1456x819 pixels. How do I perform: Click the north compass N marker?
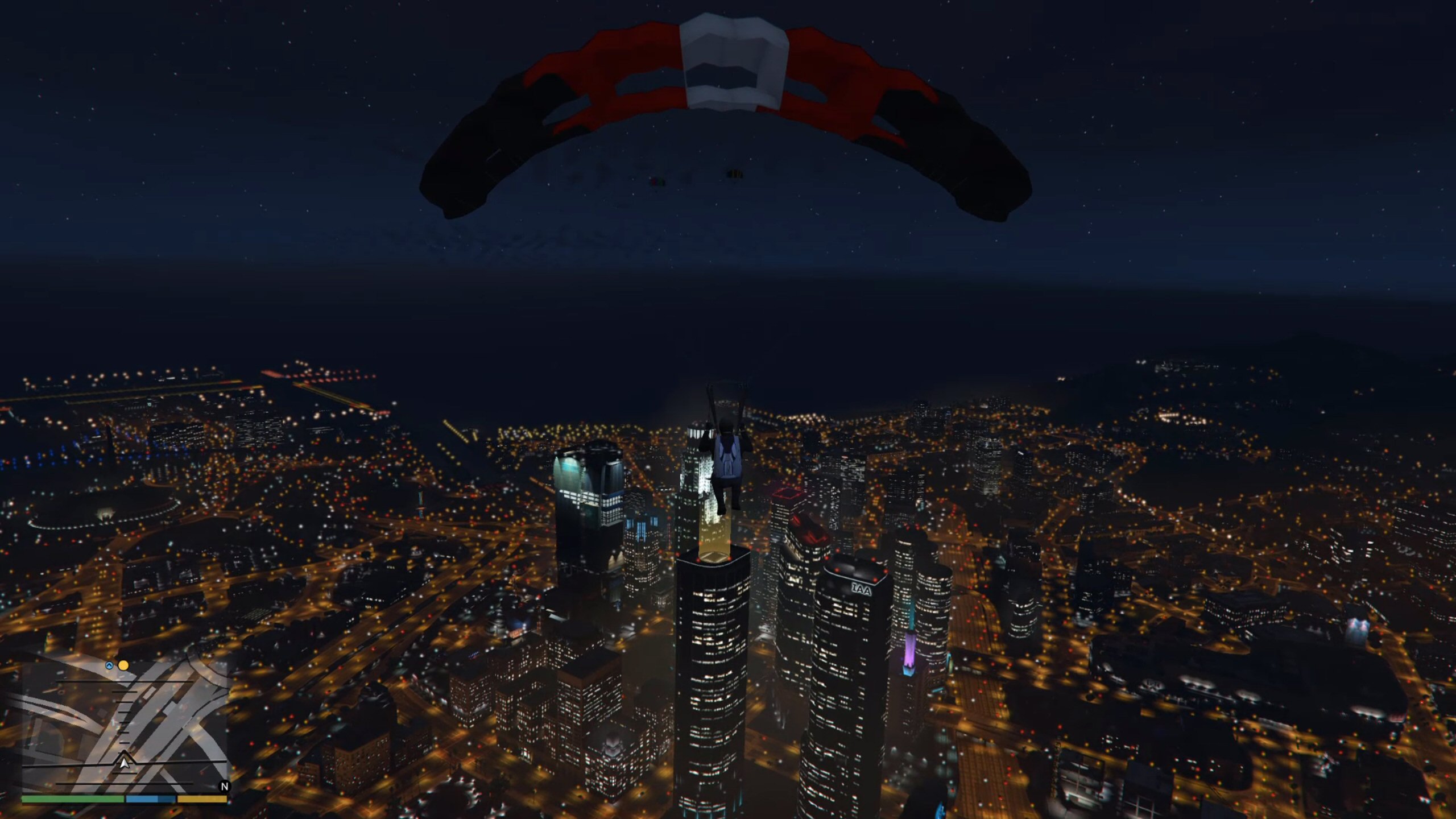(x=225, y=787)
